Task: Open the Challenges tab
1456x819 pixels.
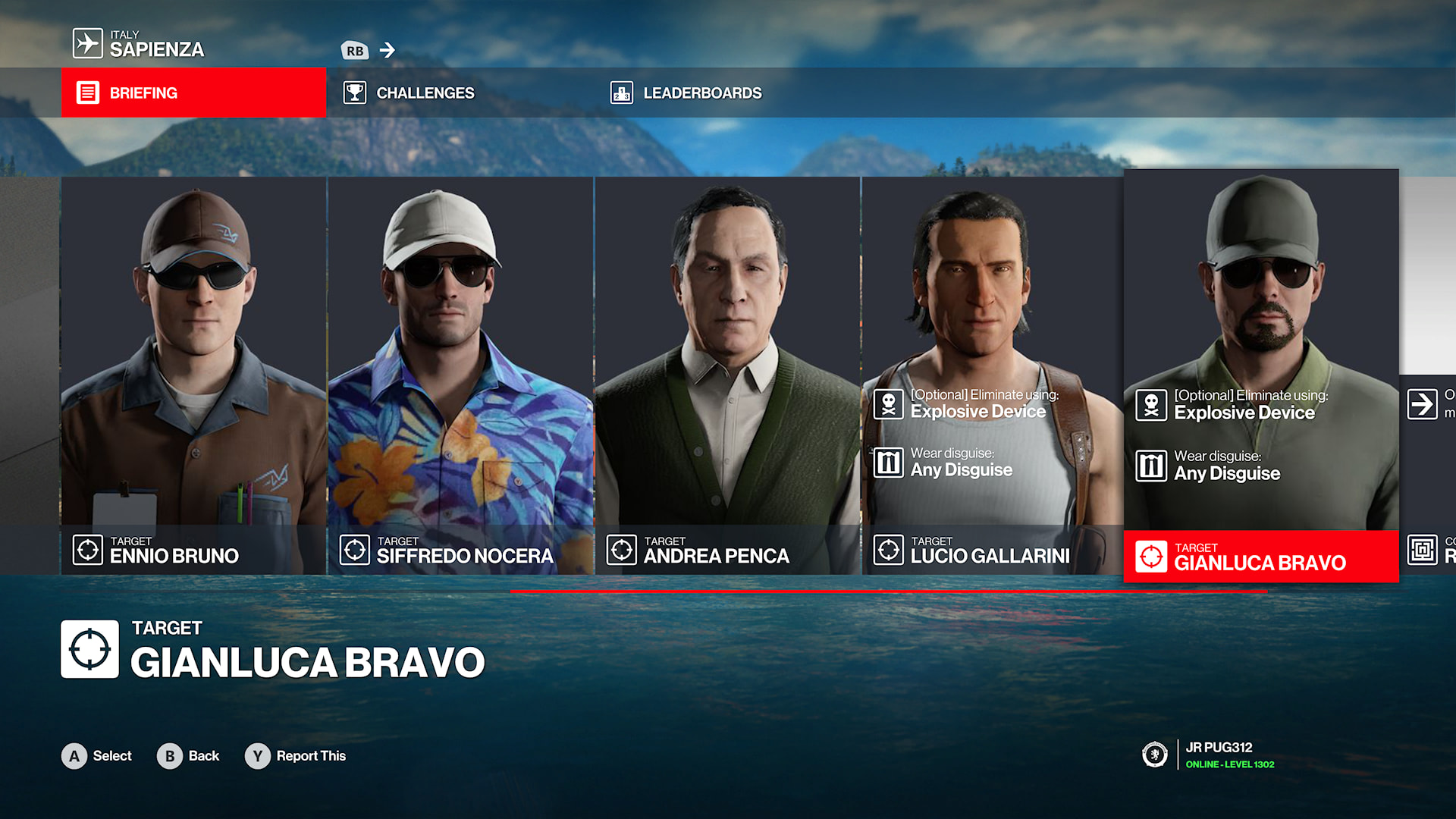Action: tap(425, 93)
